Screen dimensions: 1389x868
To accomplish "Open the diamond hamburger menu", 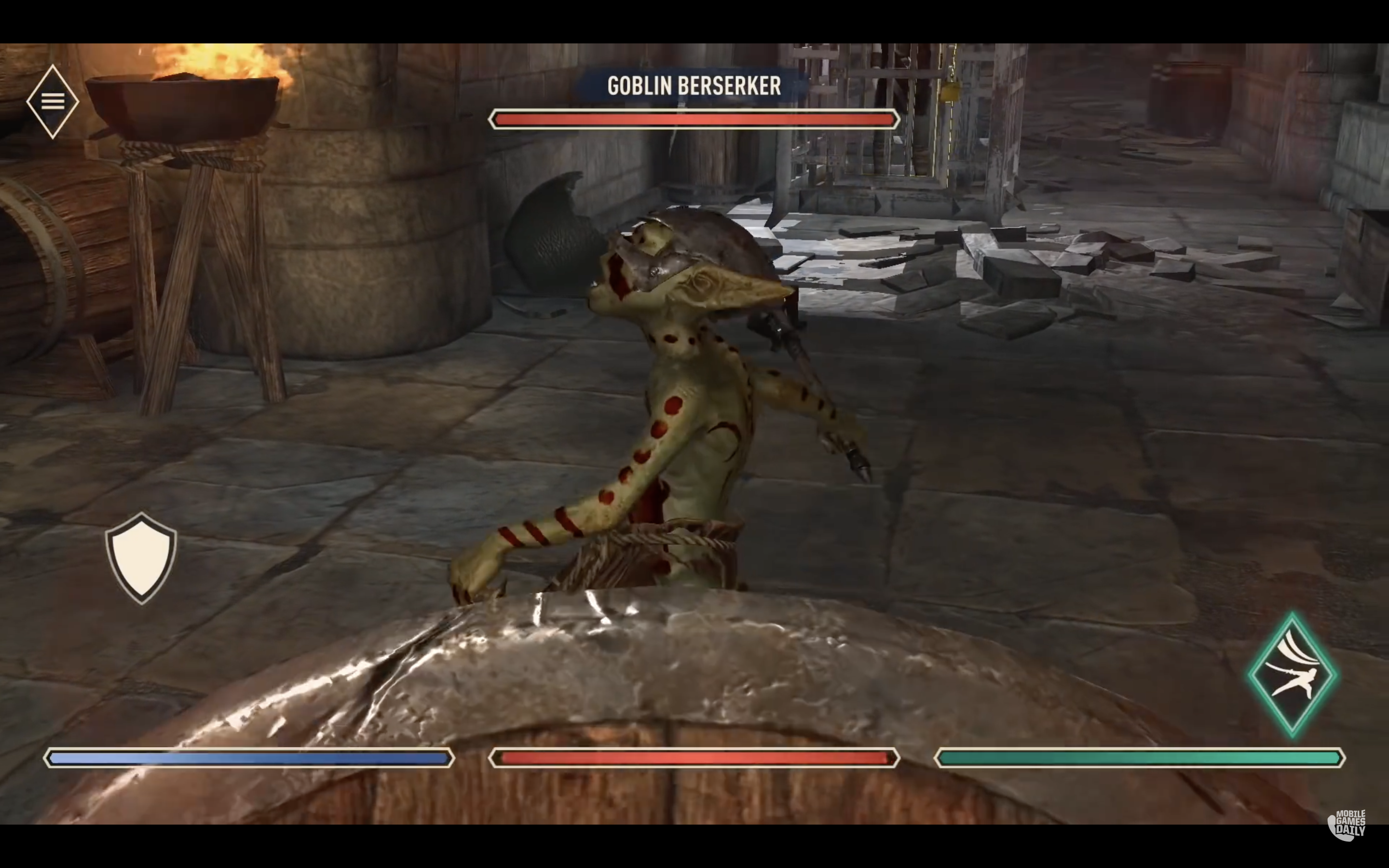I will [x=52, y=102].
